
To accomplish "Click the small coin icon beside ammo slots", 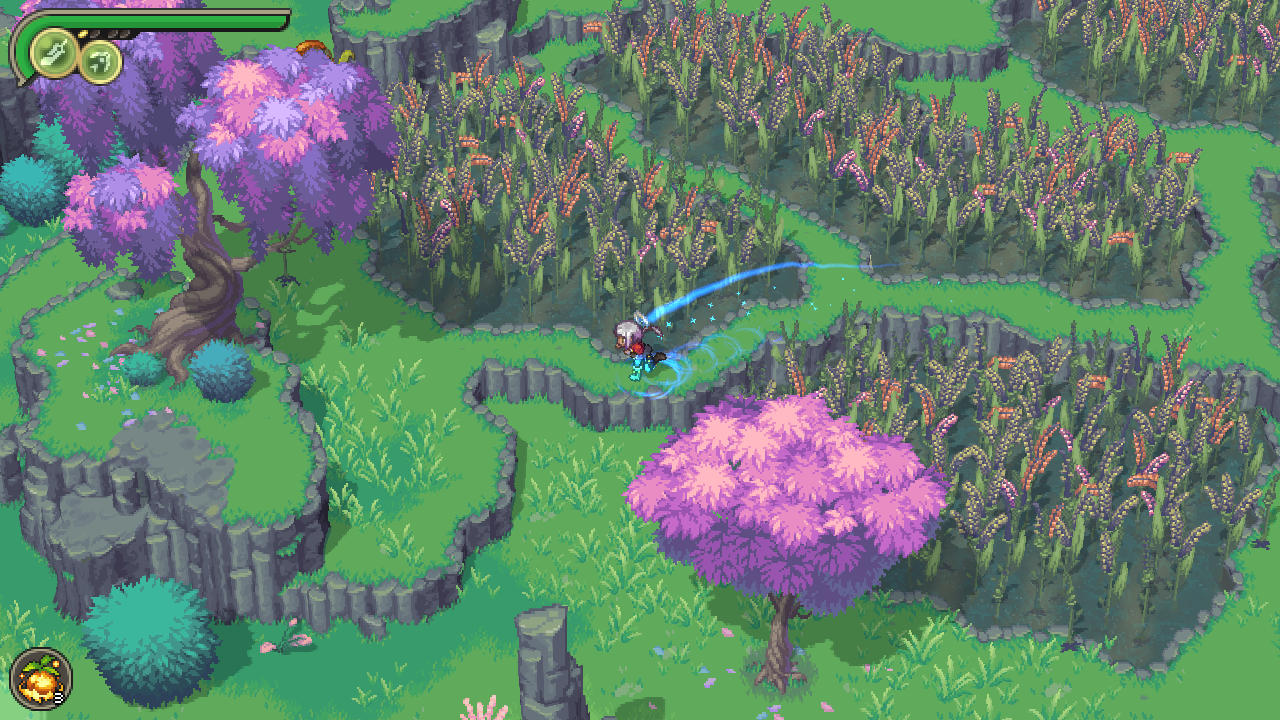I will coord(83,32).
